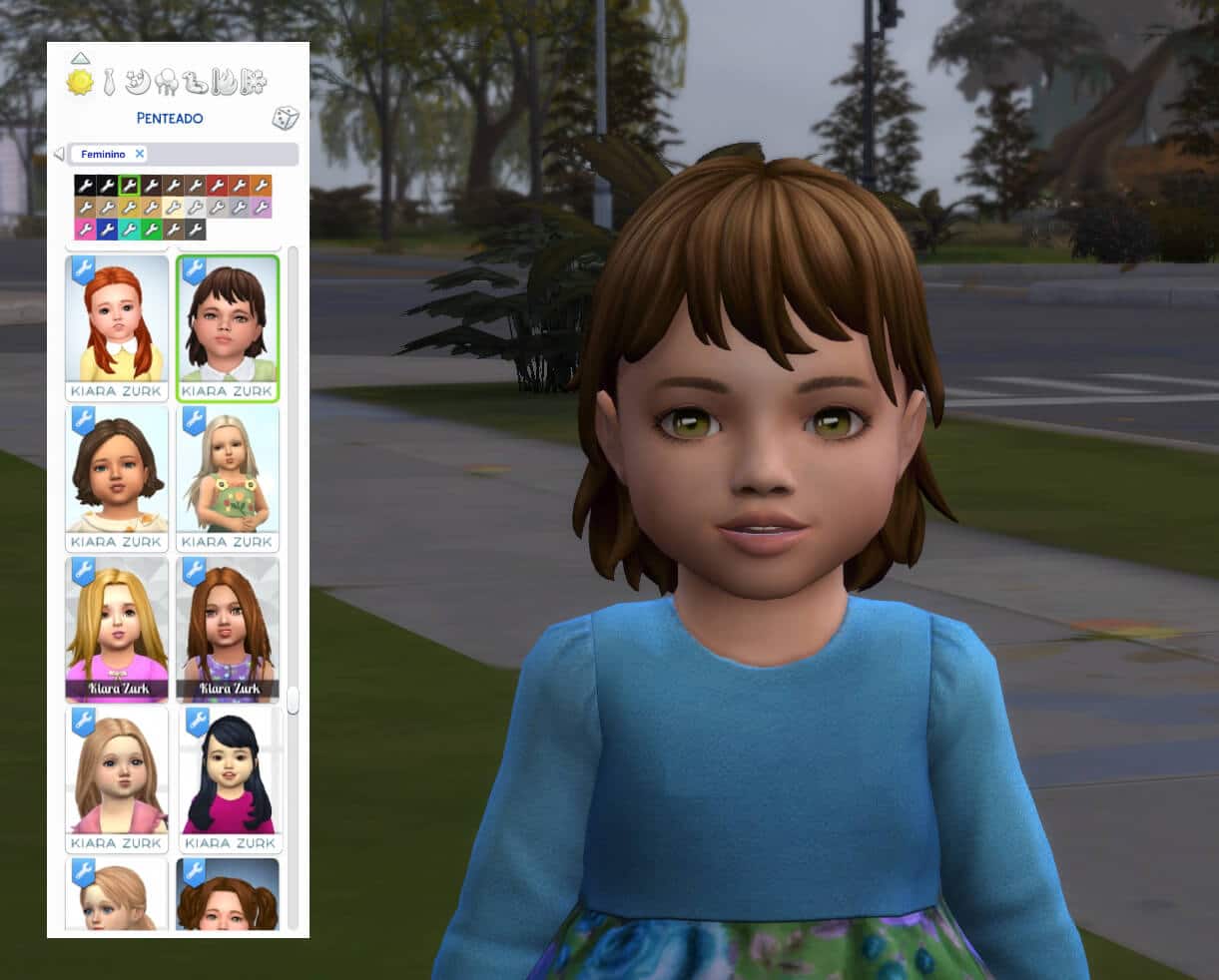Image resolution: width=1219 pixels, height=980 pixels.
Task: Select the Everyday sun outfit category
Action: pos(80,82)
